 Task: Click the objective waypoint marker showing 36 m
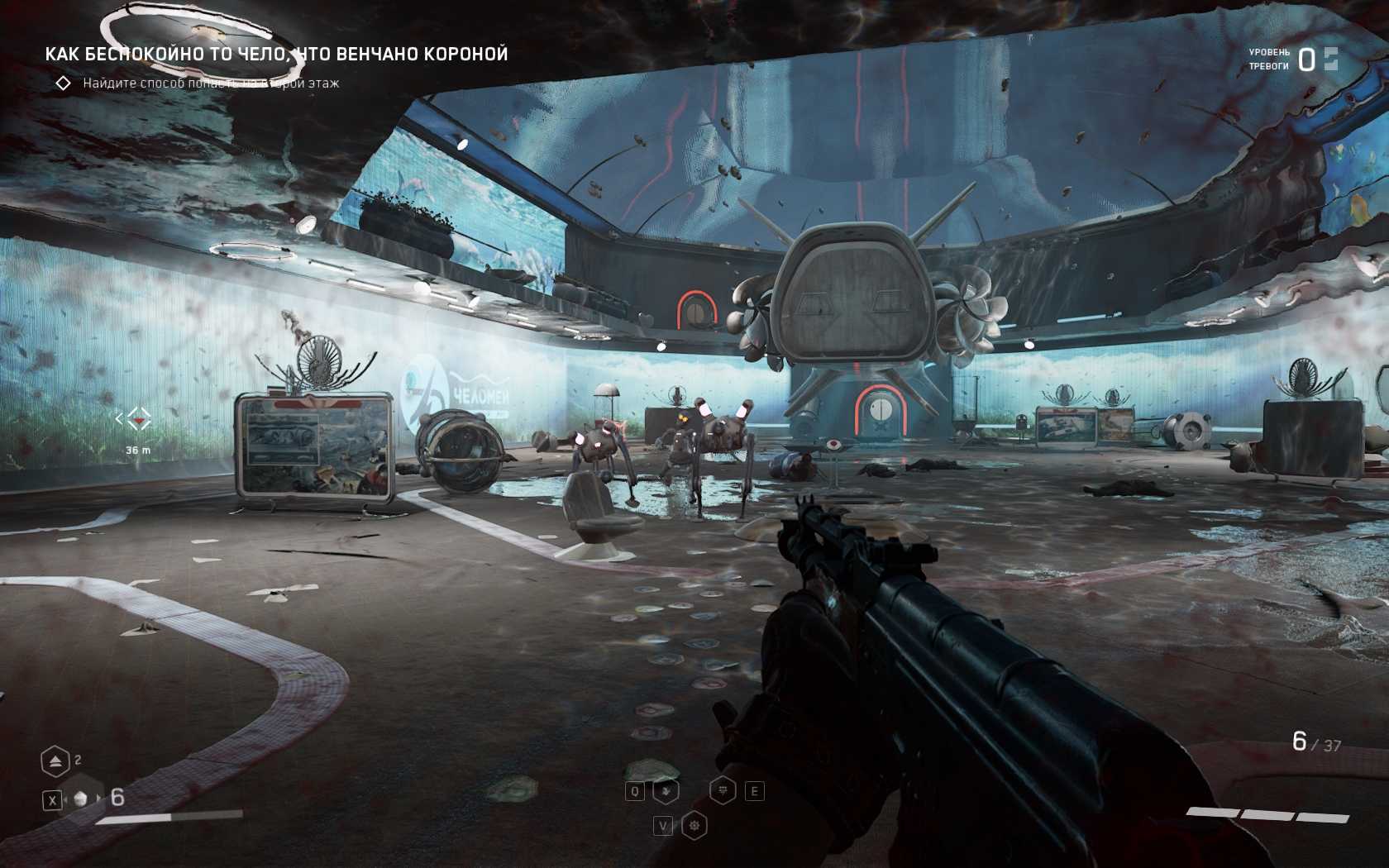(138, 420)
